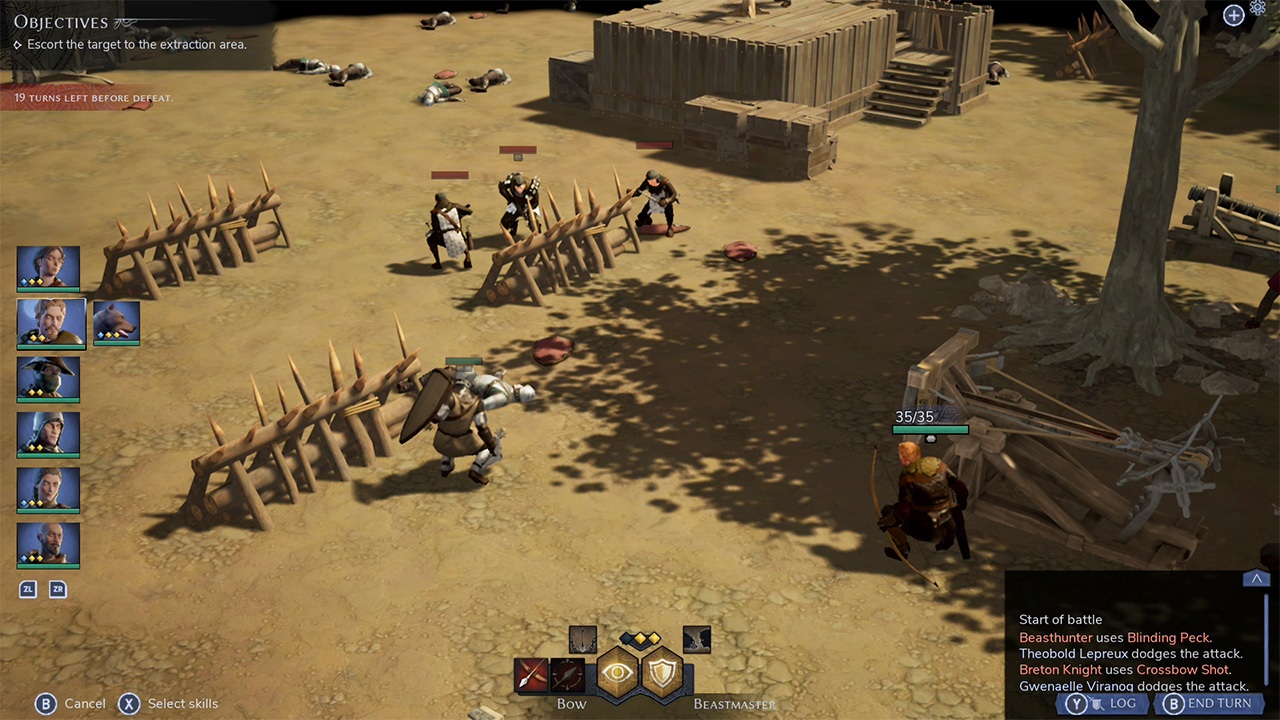Cancel the current skill selection
The height and width of the screenshot is (720, 1280).
(x=72, y=703)
